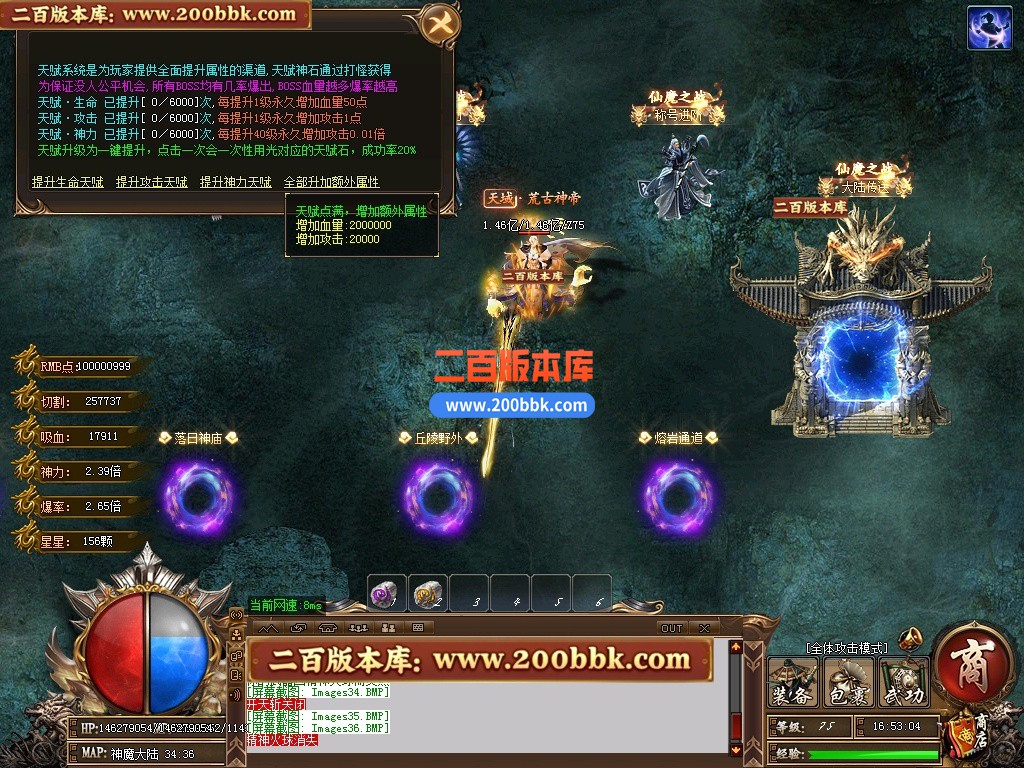Use the scroll item in hotbar slot 2
The image size is (1024, 768).
pyautogui.click(x=428, y=593)
